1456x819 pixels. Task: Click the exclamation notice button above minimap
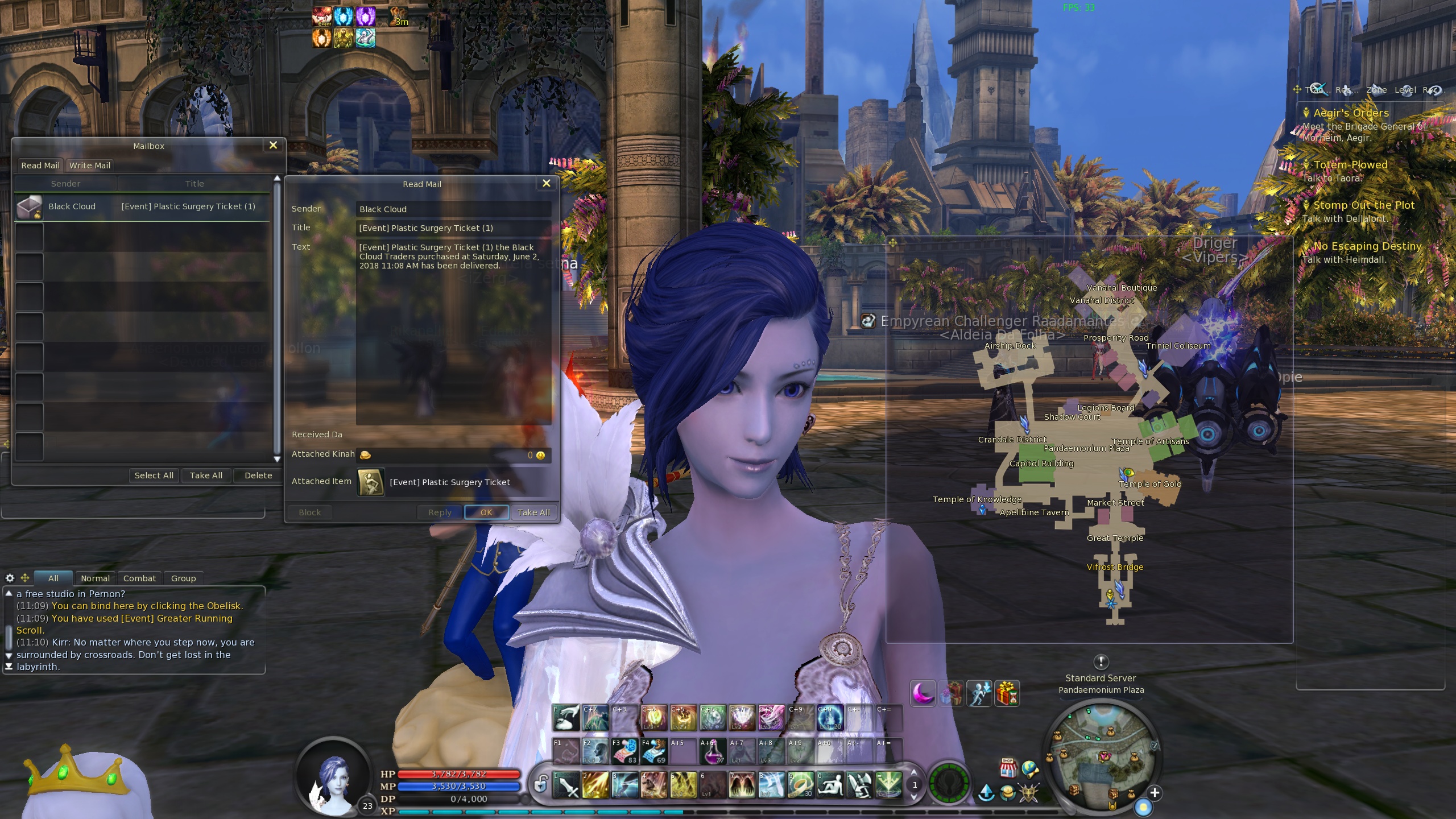[1101, 661]
